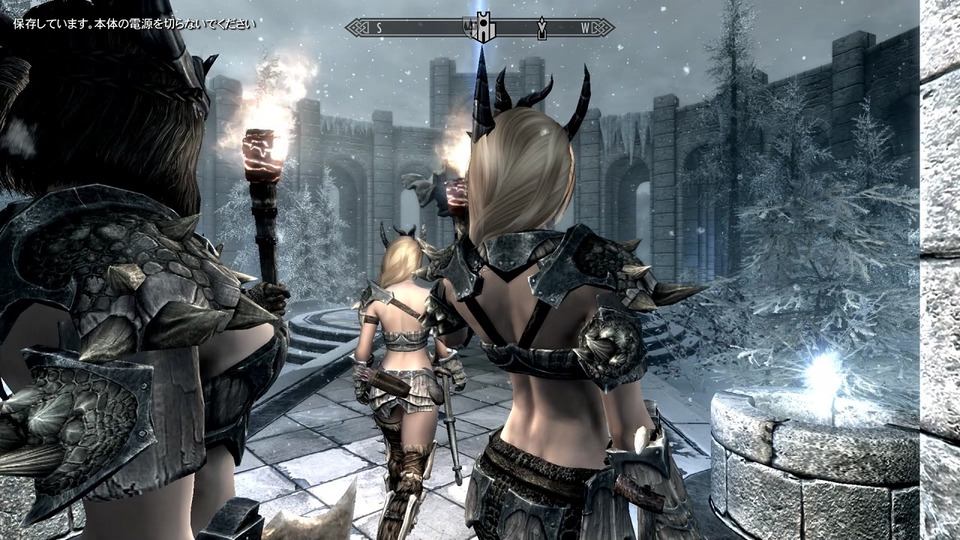Click the castle tower marker on the compass
This screenshot has width=960, height=540.
coord(484,28)
